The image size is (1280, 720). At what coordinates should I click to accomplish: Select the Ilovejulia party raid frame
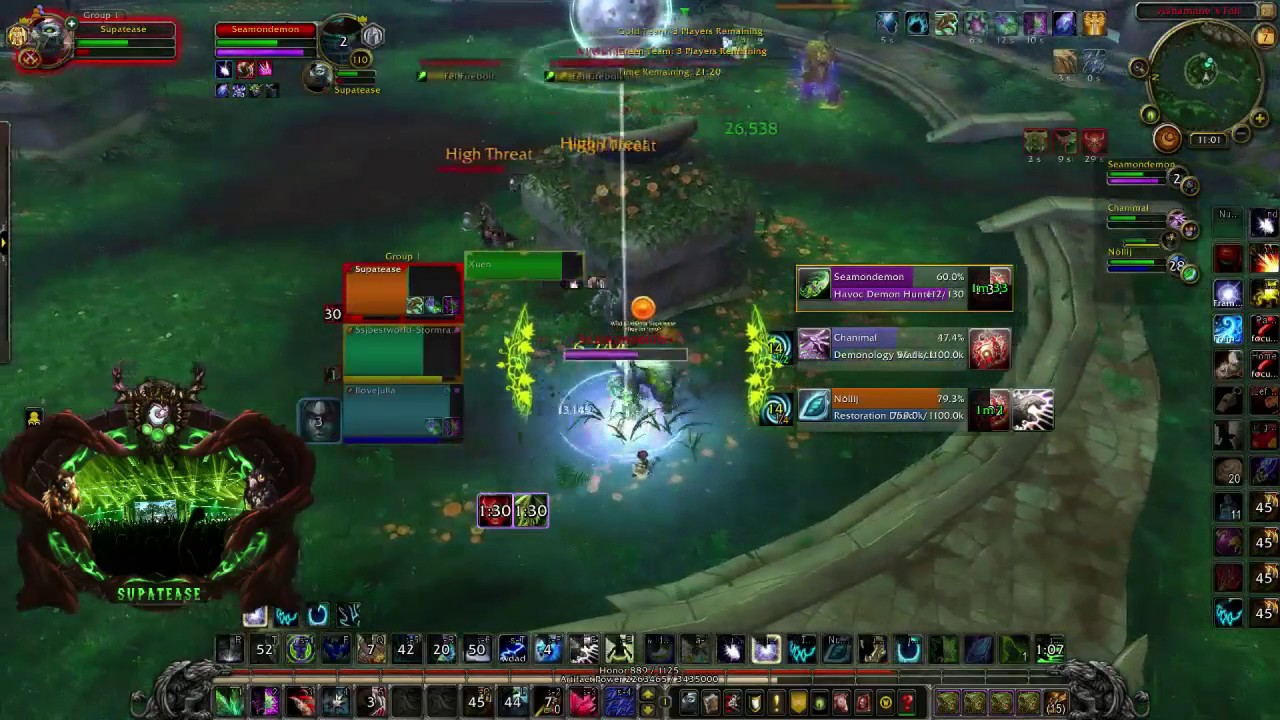point(402,412)
